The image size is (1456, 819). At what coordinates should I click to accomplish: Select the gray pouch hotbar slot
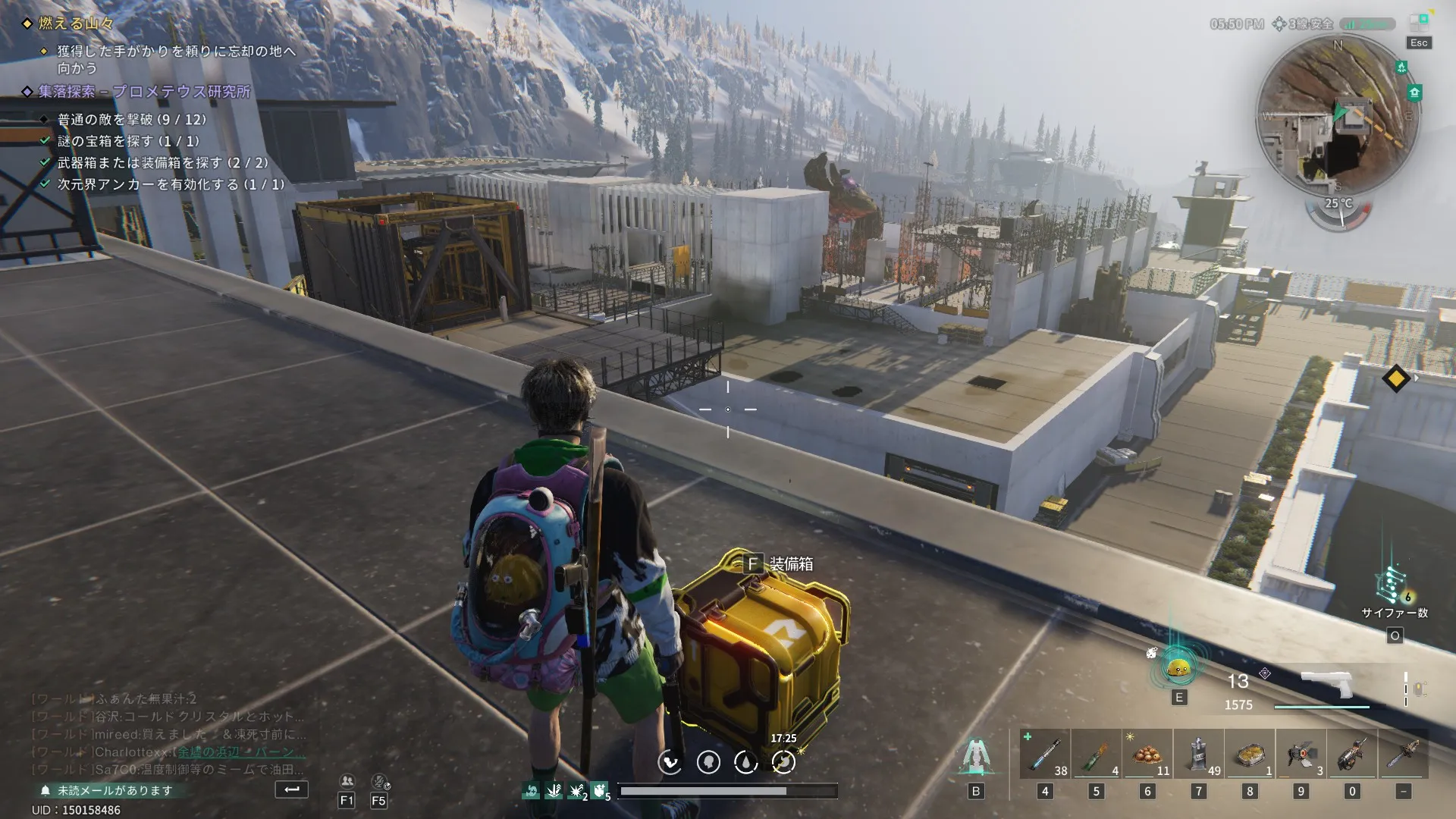point(1198,754)
